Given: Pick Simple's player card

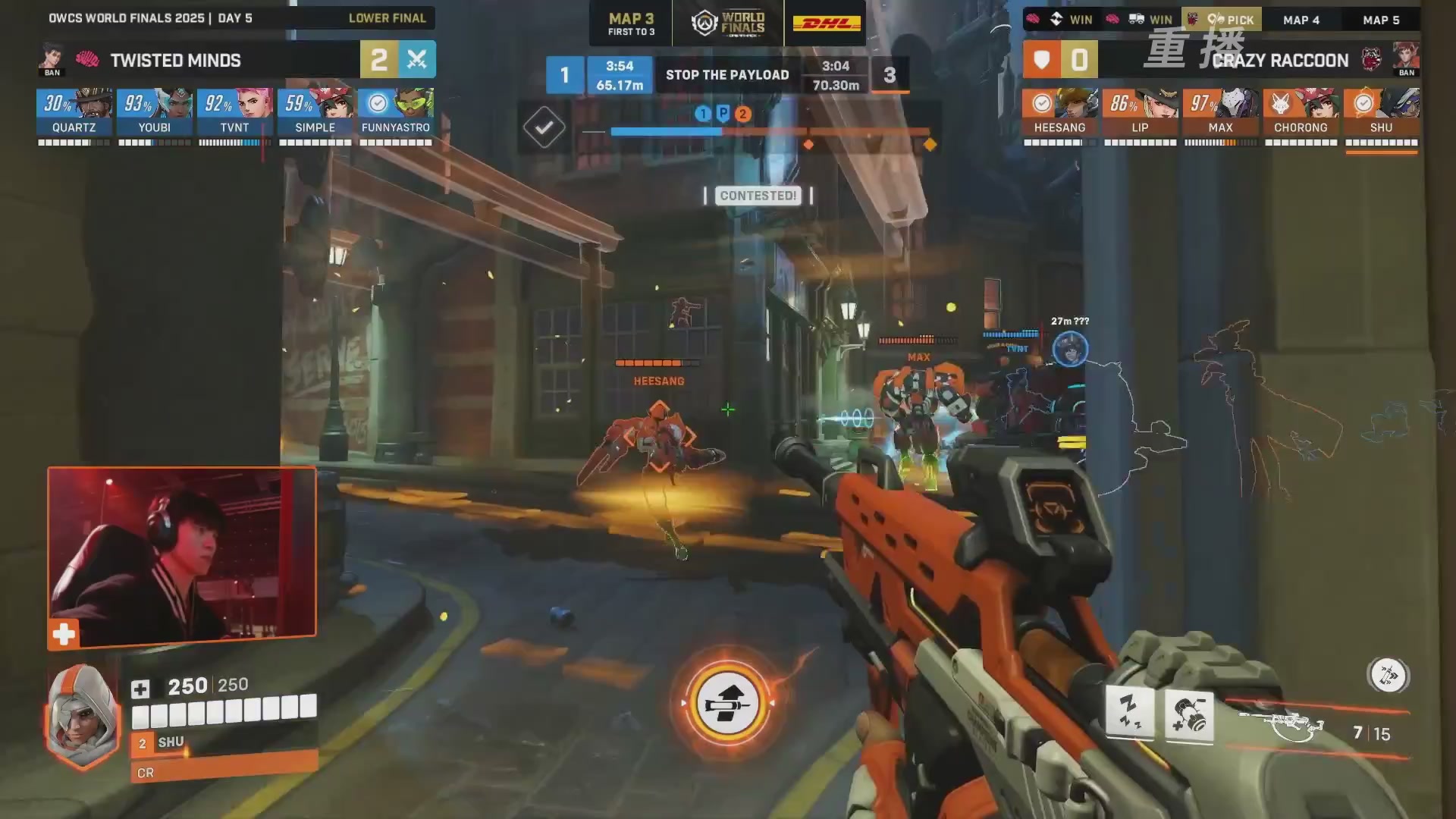Looking at the screenshot, I should click(315, 112).
